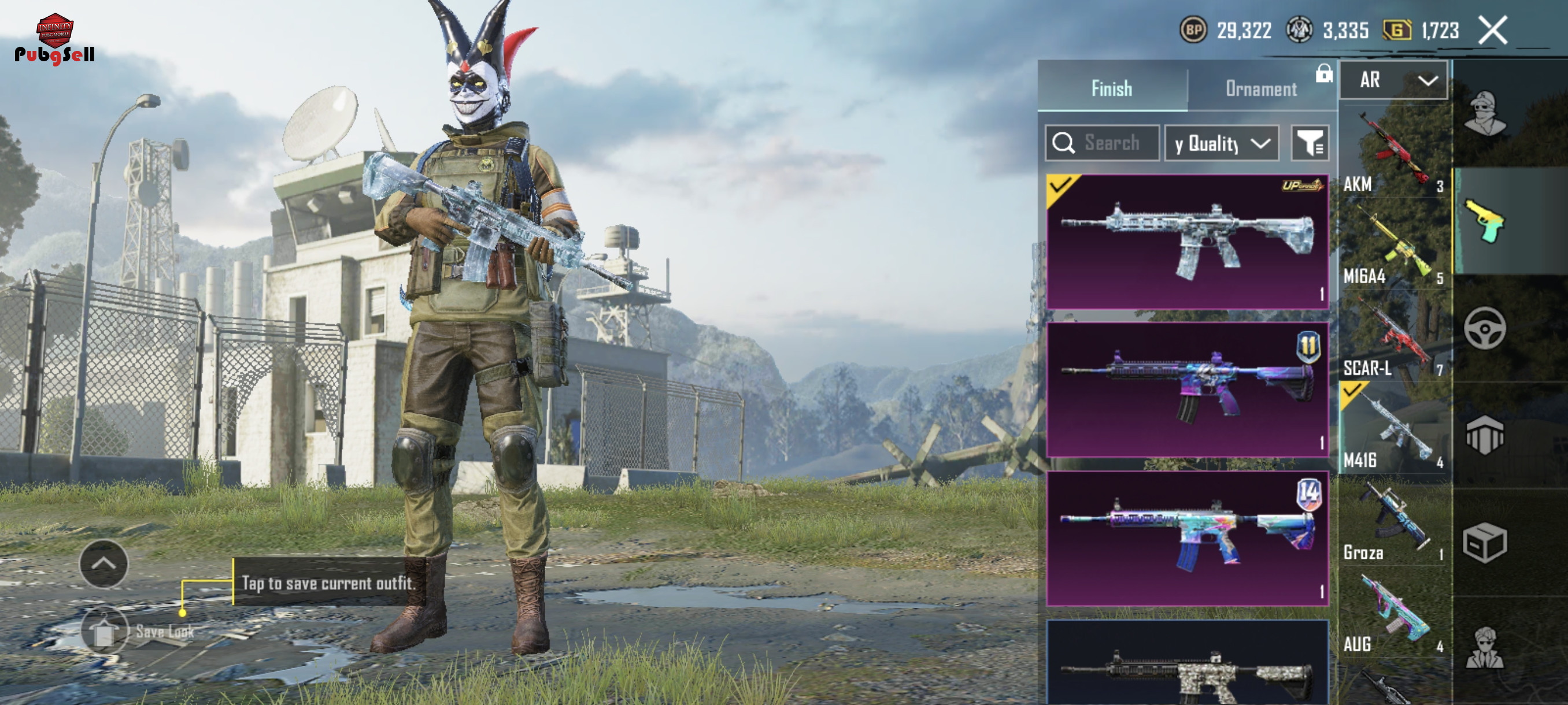Choose the purple M416 finish with badge 11

(x=1187, y=389)
